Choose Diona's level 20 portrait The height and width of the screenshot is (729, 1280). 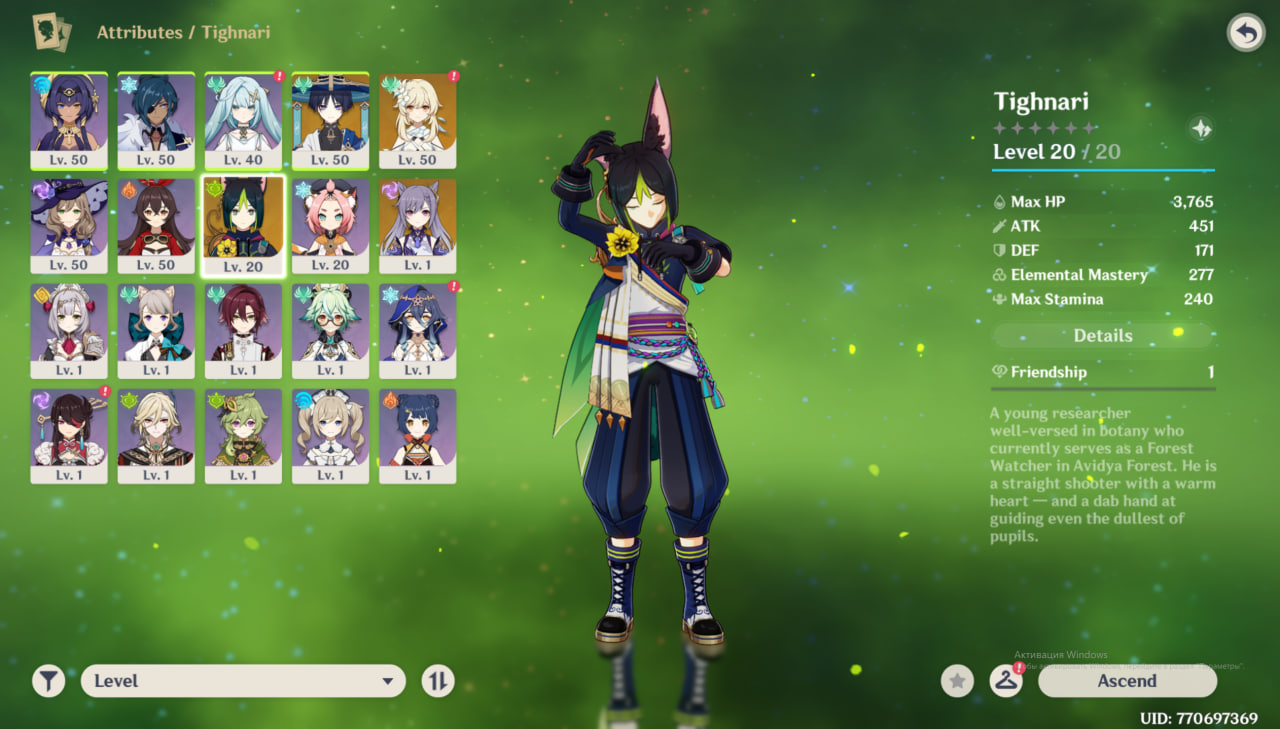(330, 225)
